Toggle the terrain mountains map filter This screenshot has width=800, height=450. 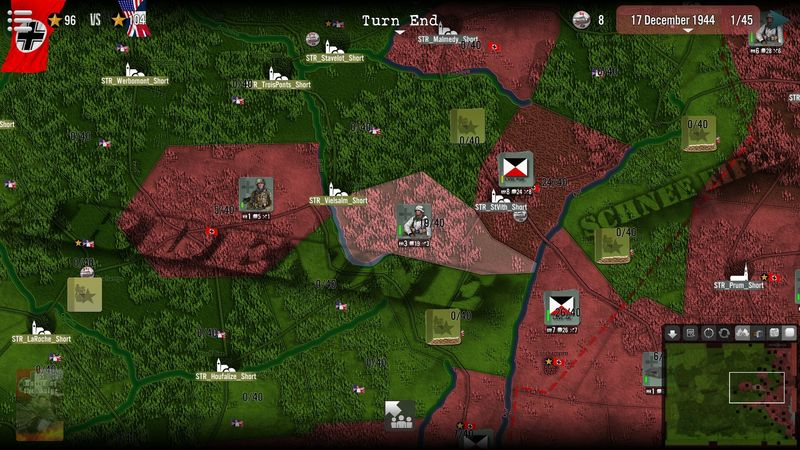(742, 333)
